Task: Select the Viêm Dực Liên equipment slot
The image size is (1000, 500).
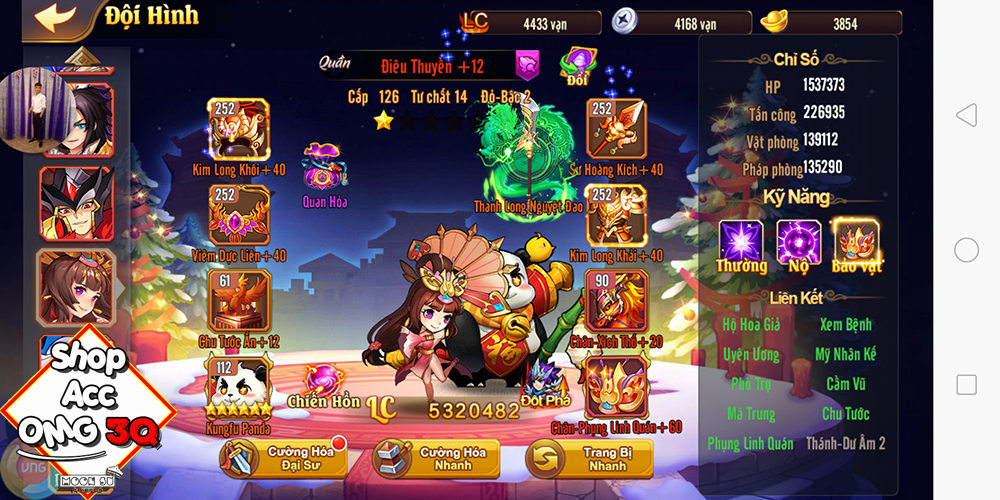Action: pyautogui.click(x=238, y=216)
